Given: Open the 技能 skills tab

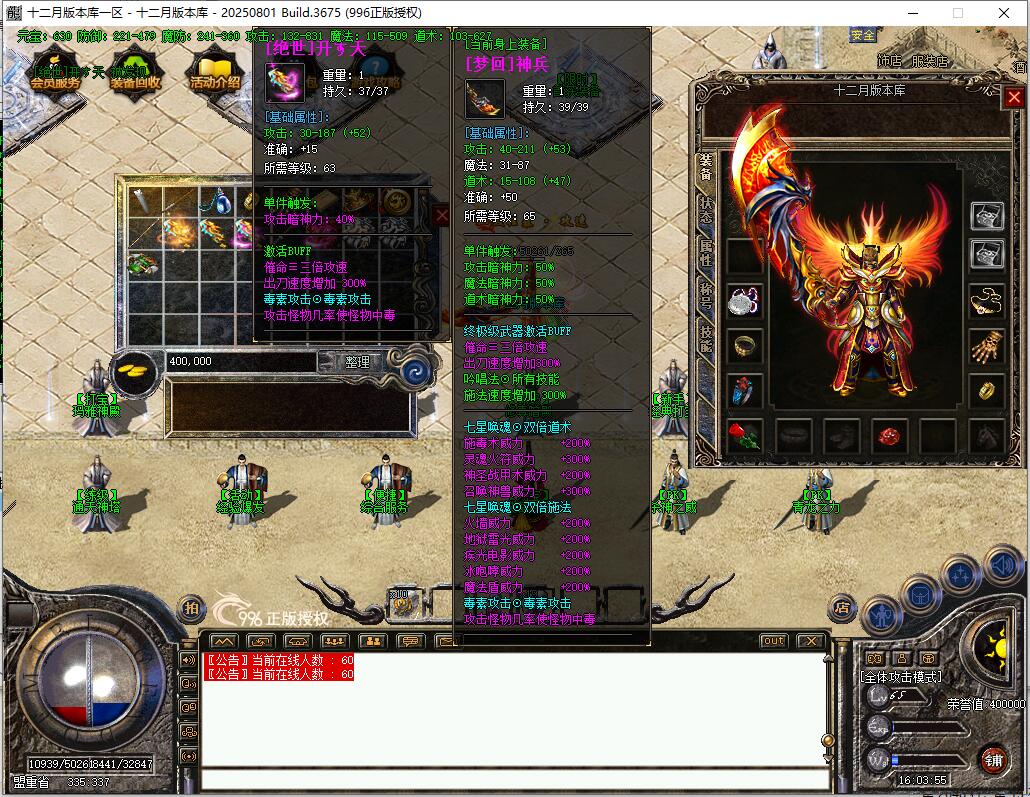Looking at the screenshot, I should coord(707,338).
